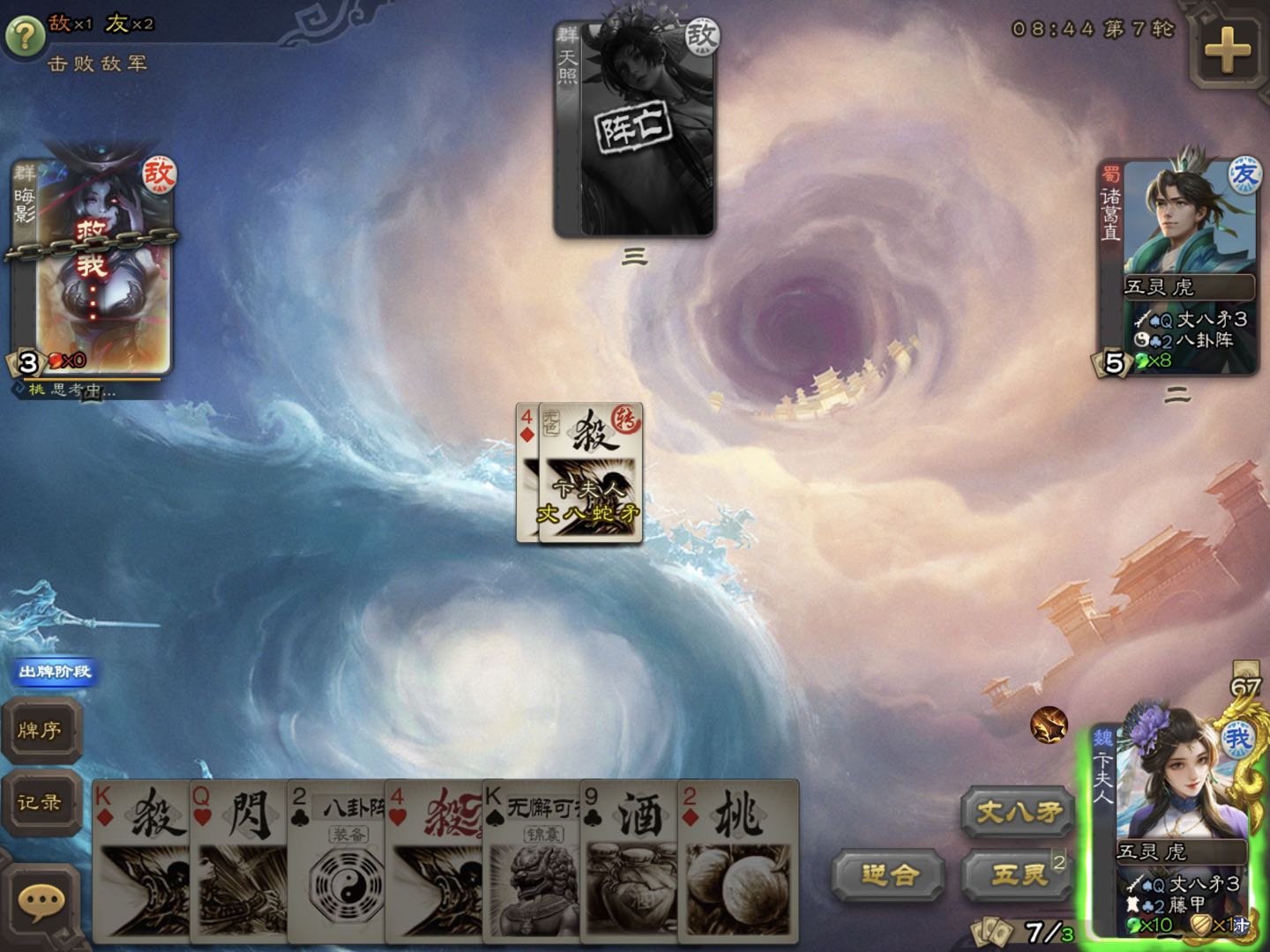Viewport: 1270px width, 952px height.
Task: Open the 记录 game log
Action: coord(41,802)
